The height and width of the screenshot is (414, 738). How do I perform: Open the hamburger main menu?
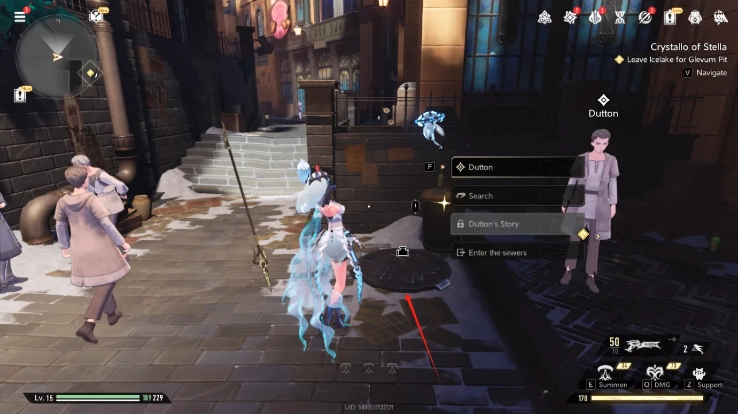click(x=19, y=16)
